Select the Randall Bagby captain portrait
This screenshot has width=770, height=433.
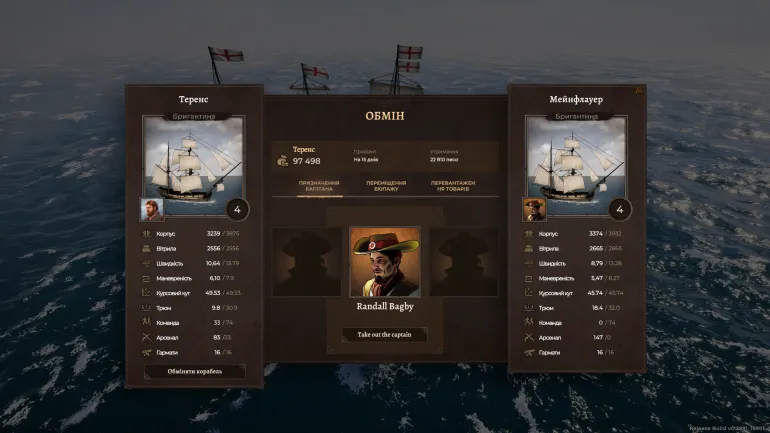(385, 262)
